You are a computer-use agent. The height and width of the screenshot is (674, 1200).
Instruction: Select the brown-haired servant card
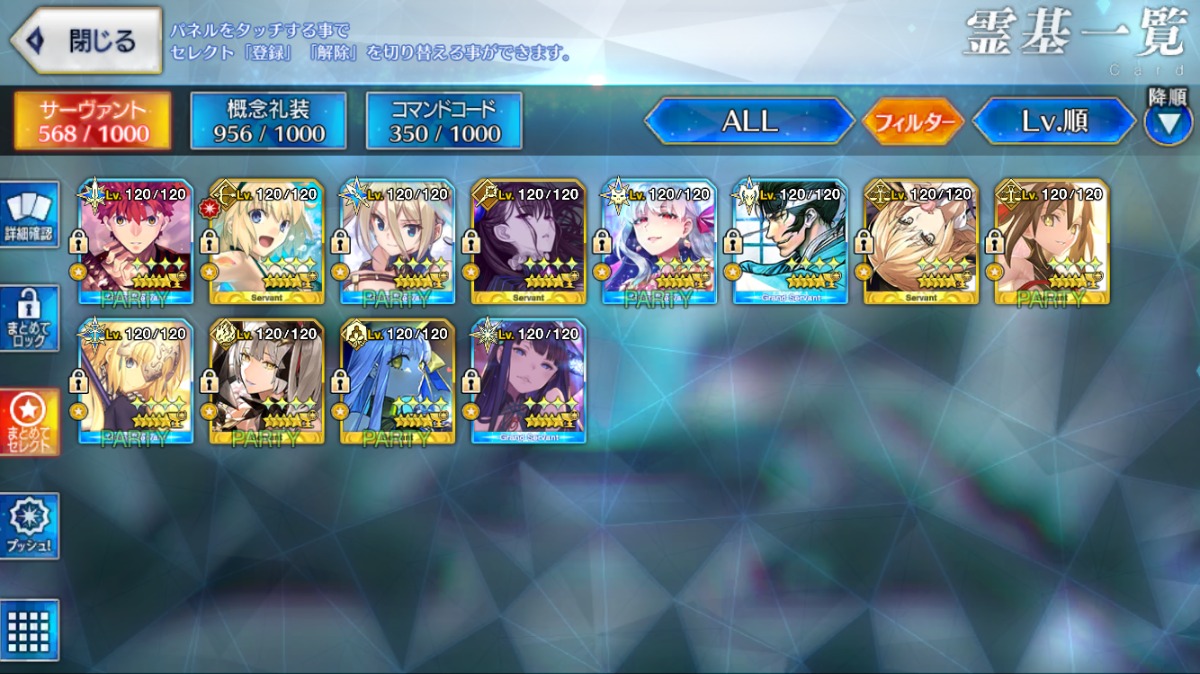pos(1052,242)
